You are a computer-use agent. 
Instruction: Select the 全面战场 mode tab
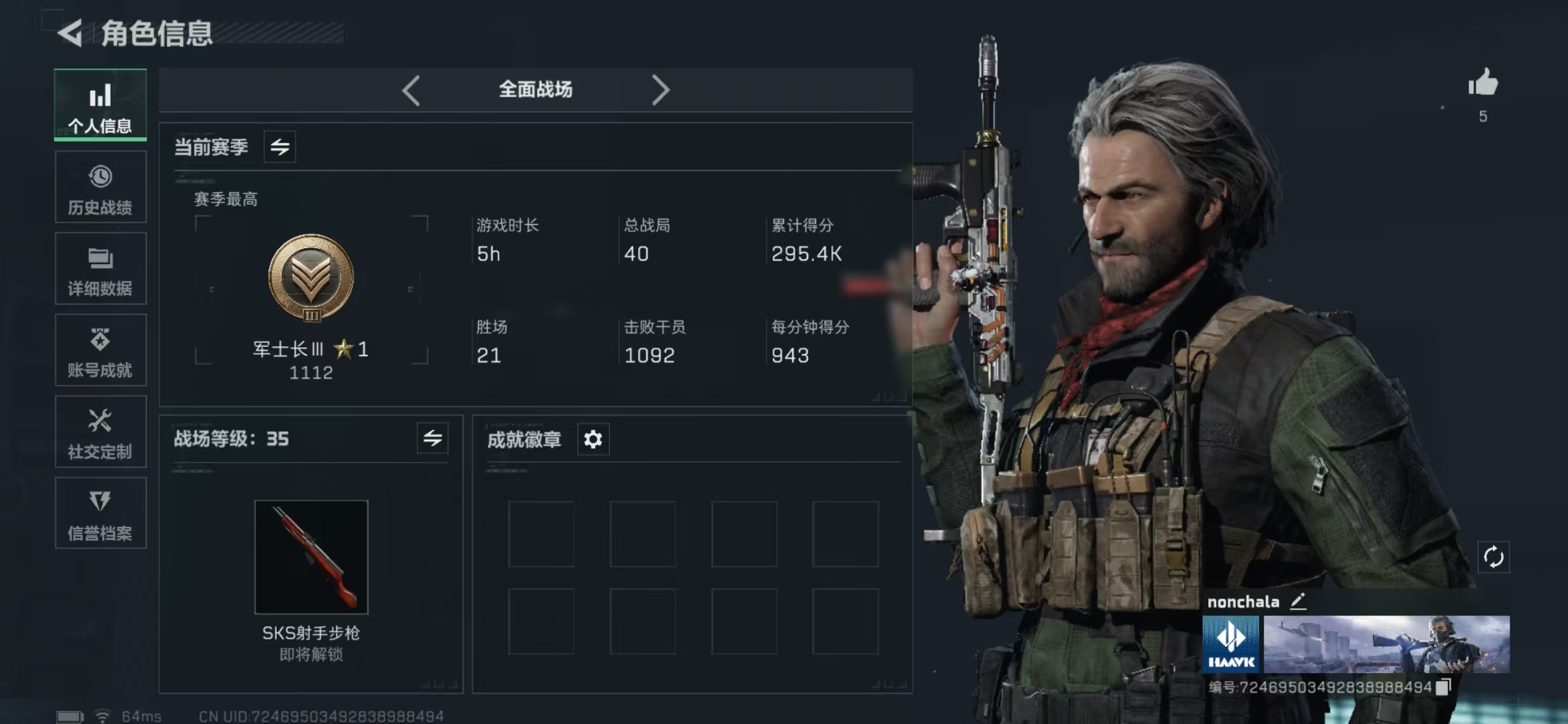pos(534,89)
